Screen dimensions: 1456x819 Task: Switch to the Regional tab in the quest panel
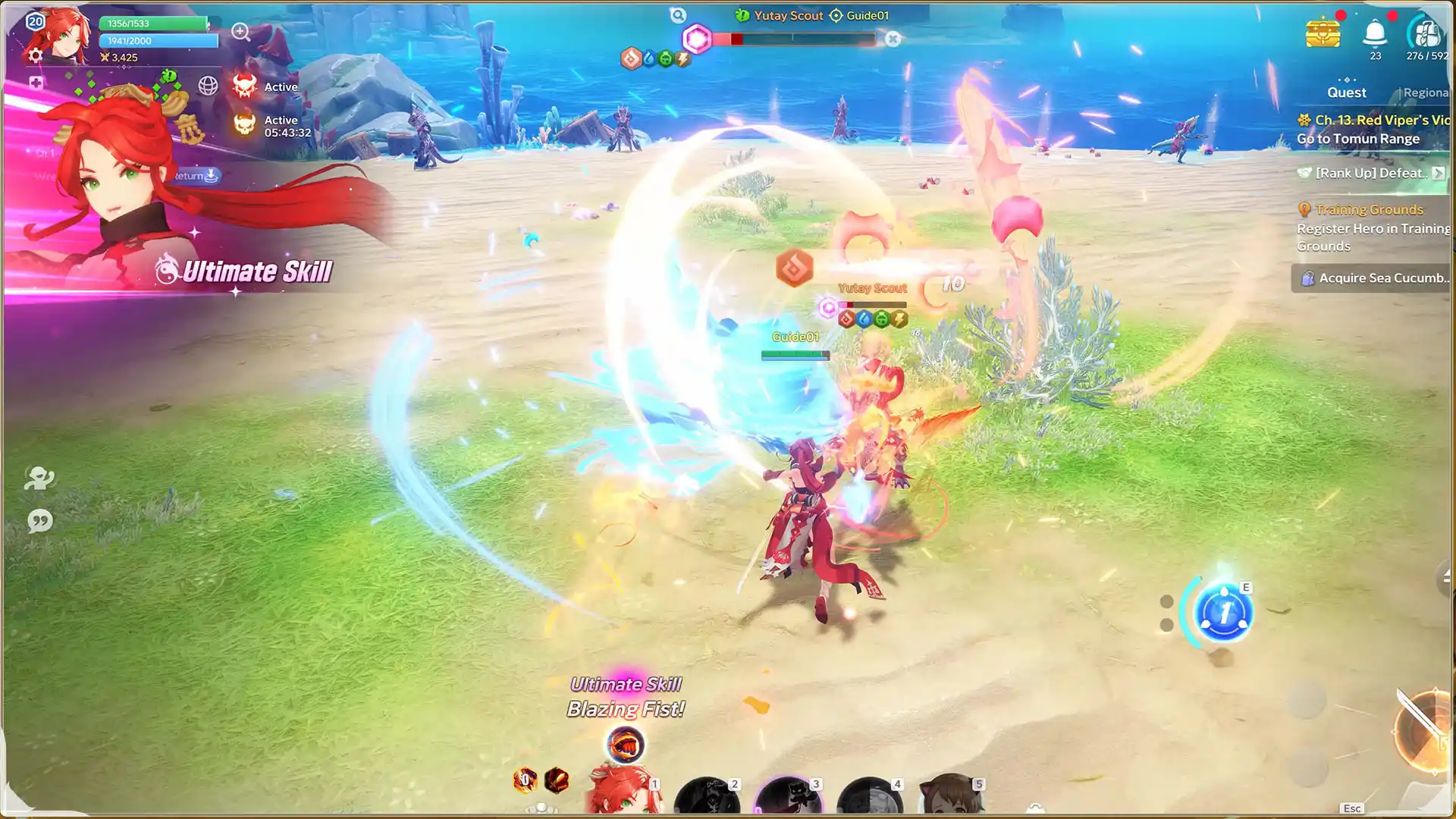(x=1429, y=92)
